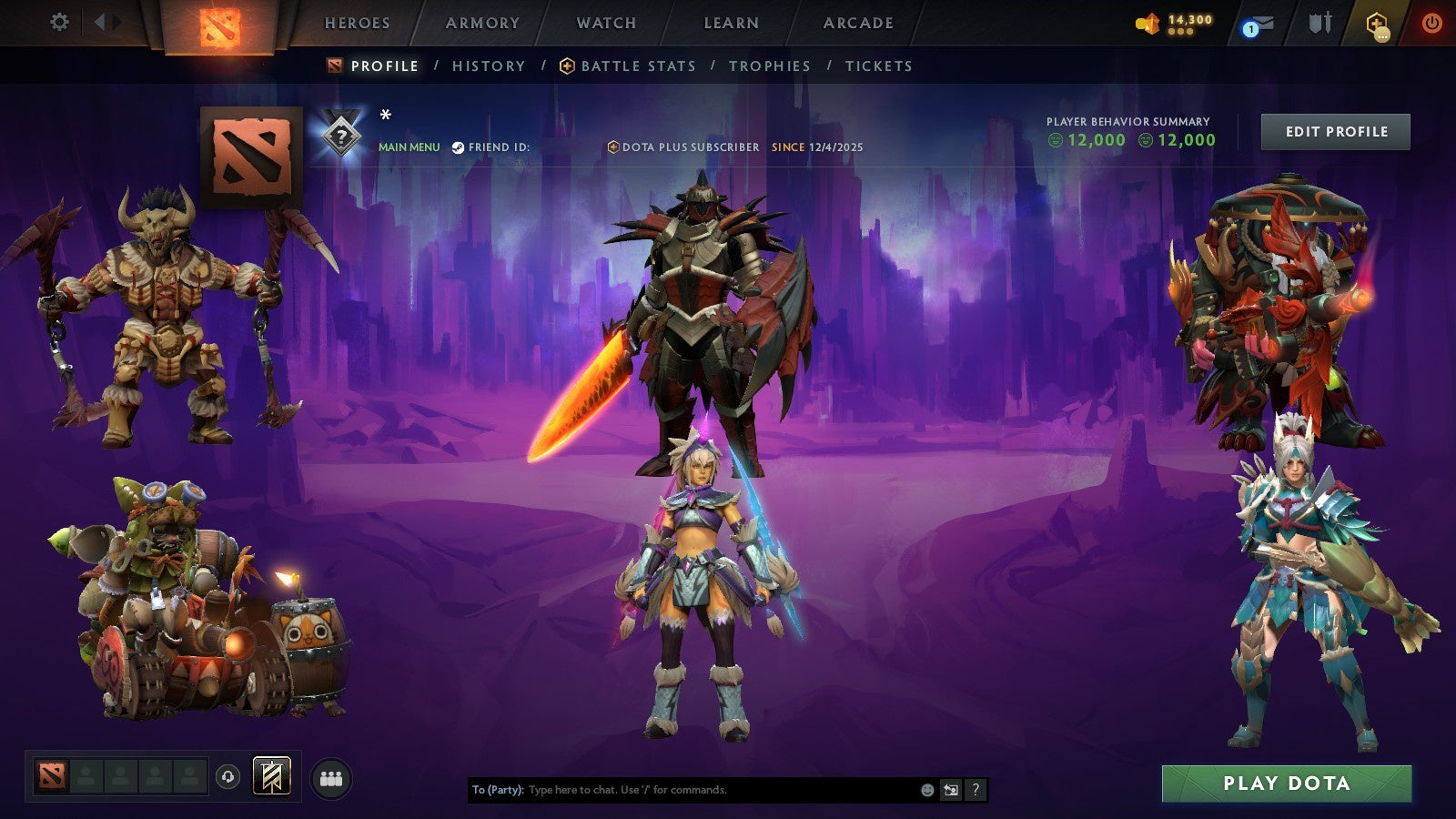Open the Dota Plus icon in top bar
This screenshot has width=1456, height=819.
pyautogui.click(x=1377, y=24)
